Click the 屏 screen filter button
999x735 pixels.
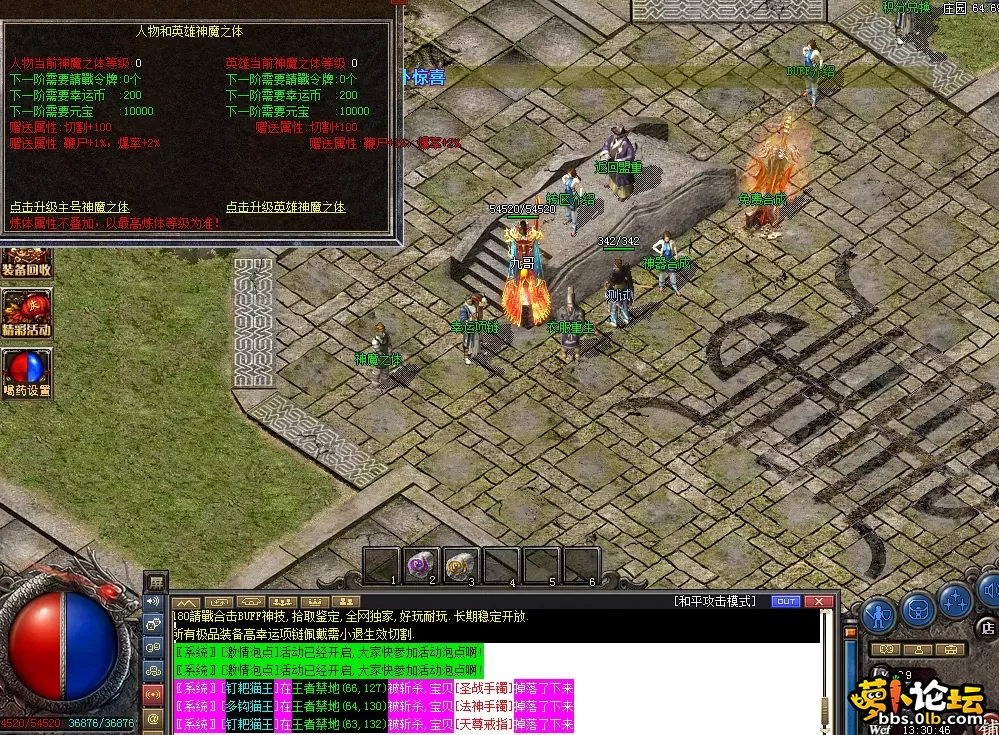pos(155,581)
